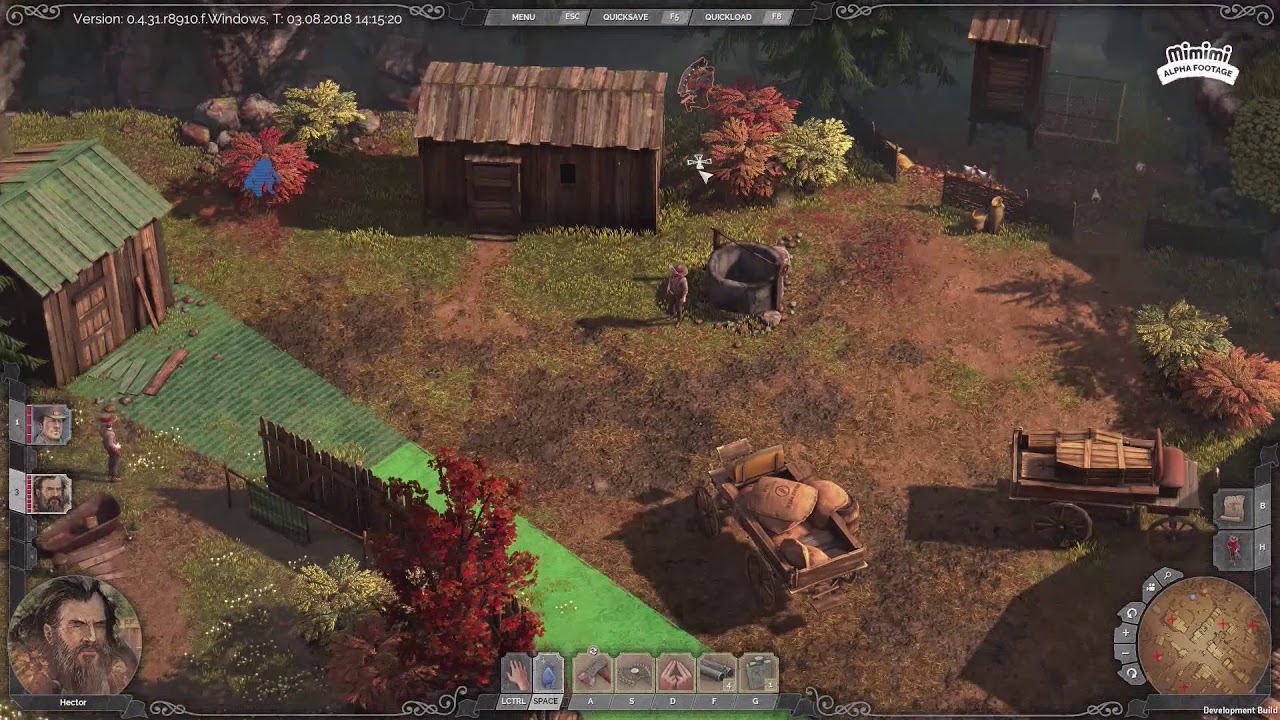Select the bear trap ability
Image resolution: width=1280 pixels, height=720 pixels.
click(x=633, y=673)
